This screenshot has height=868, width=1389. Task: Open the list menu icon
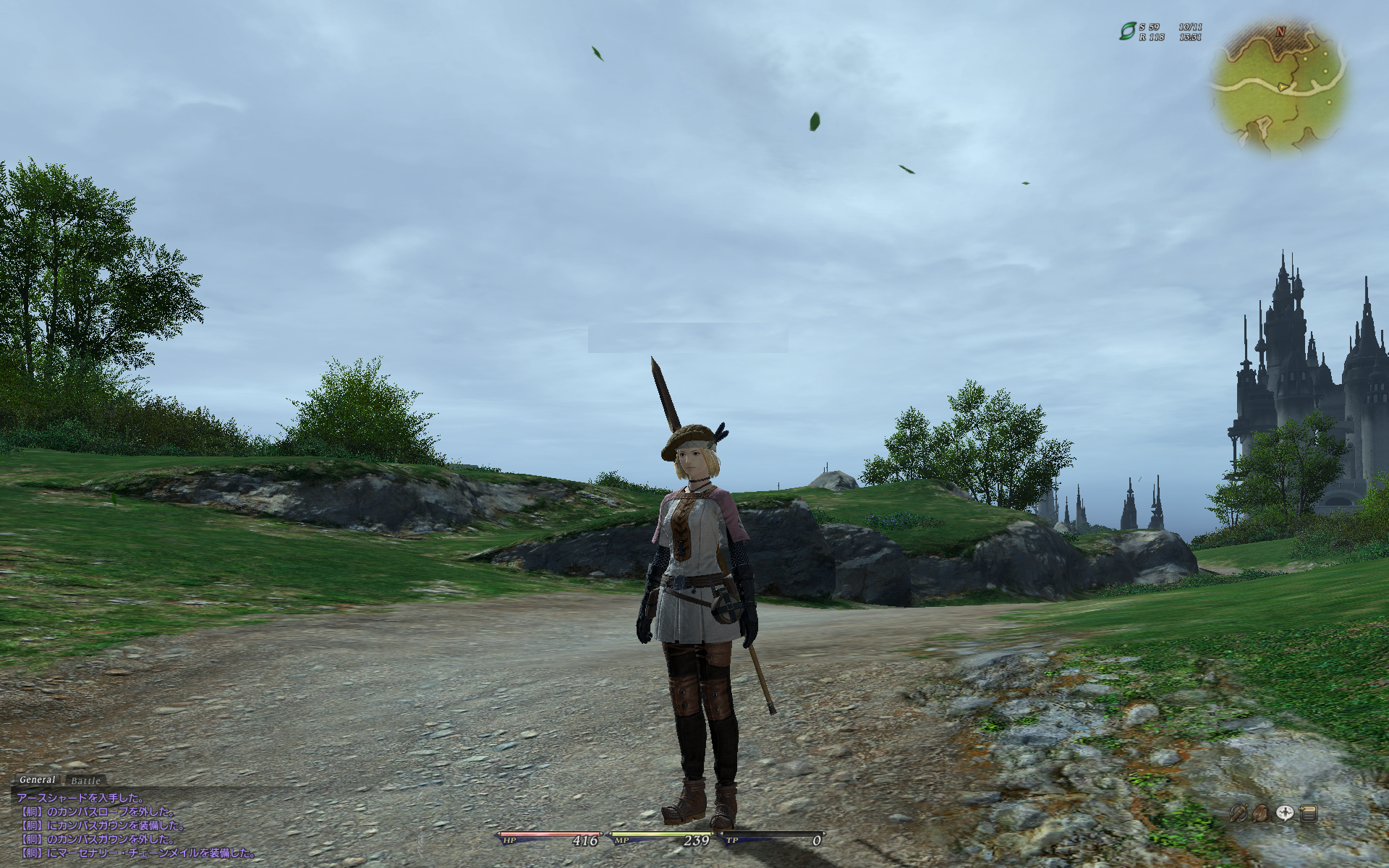coord(1308,813)
